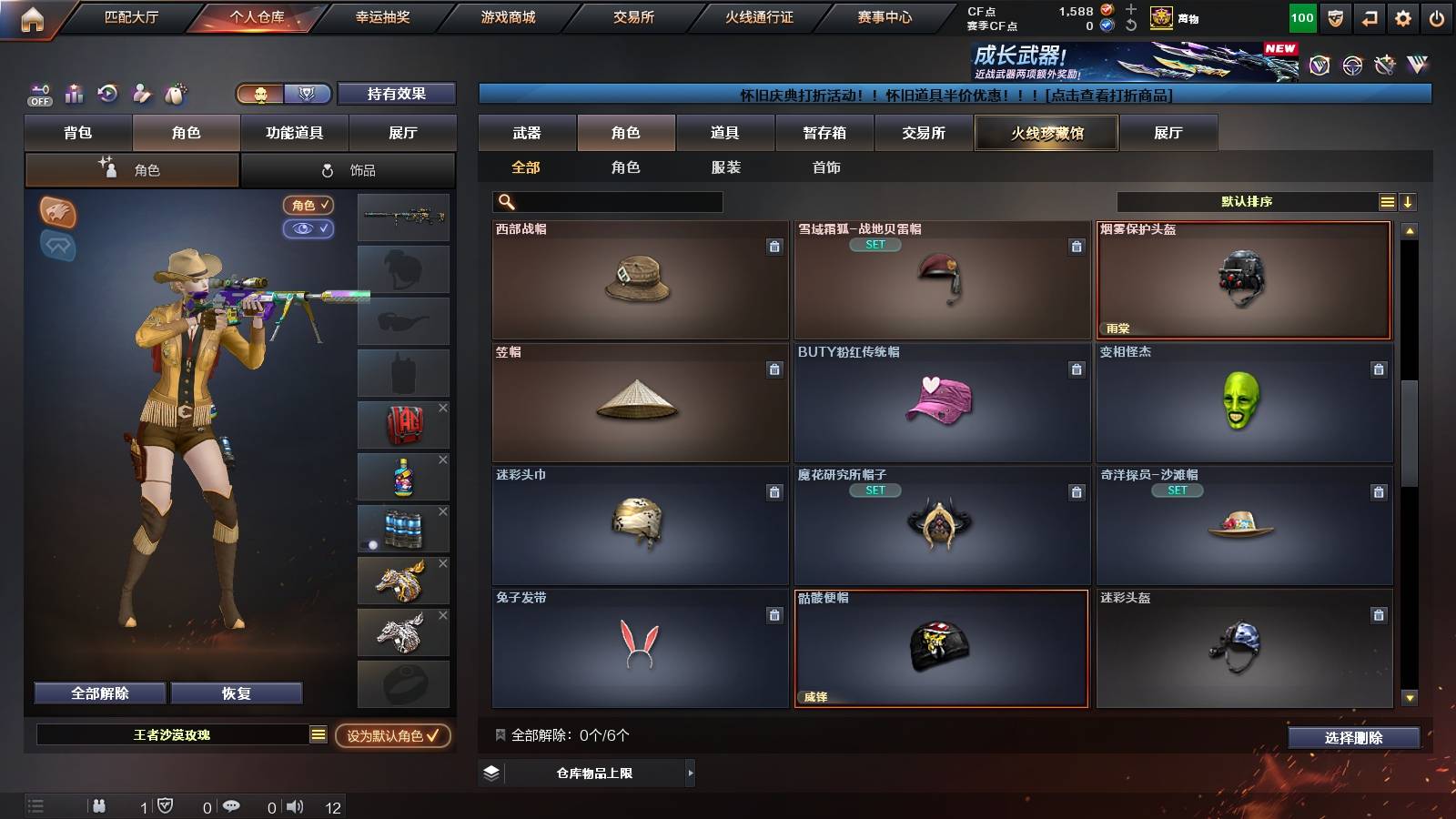
Task: Click the list view icon beside 默认排序
Action: (1387, 201)
